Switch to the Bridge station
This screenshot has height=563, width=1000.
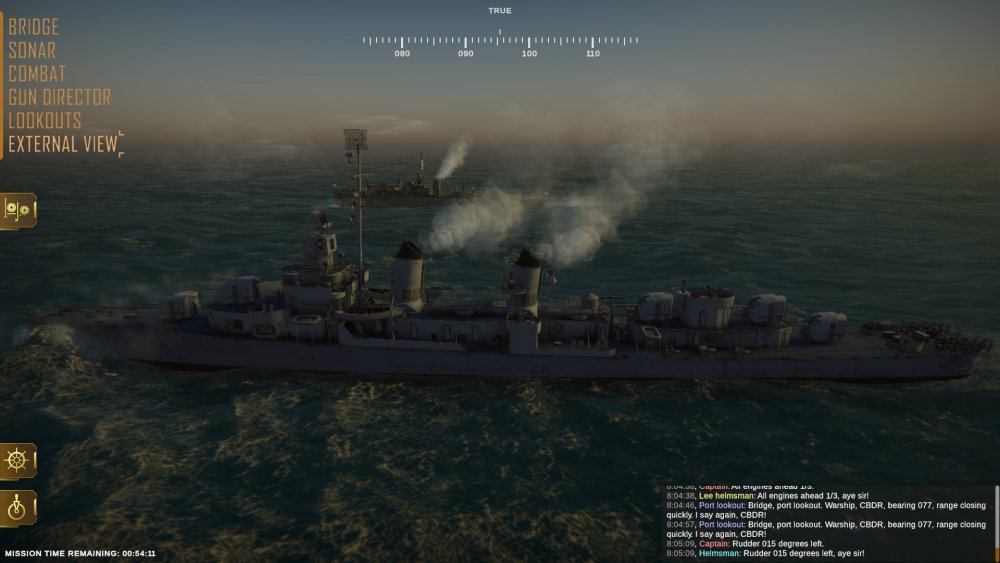[x=34, y=27]
